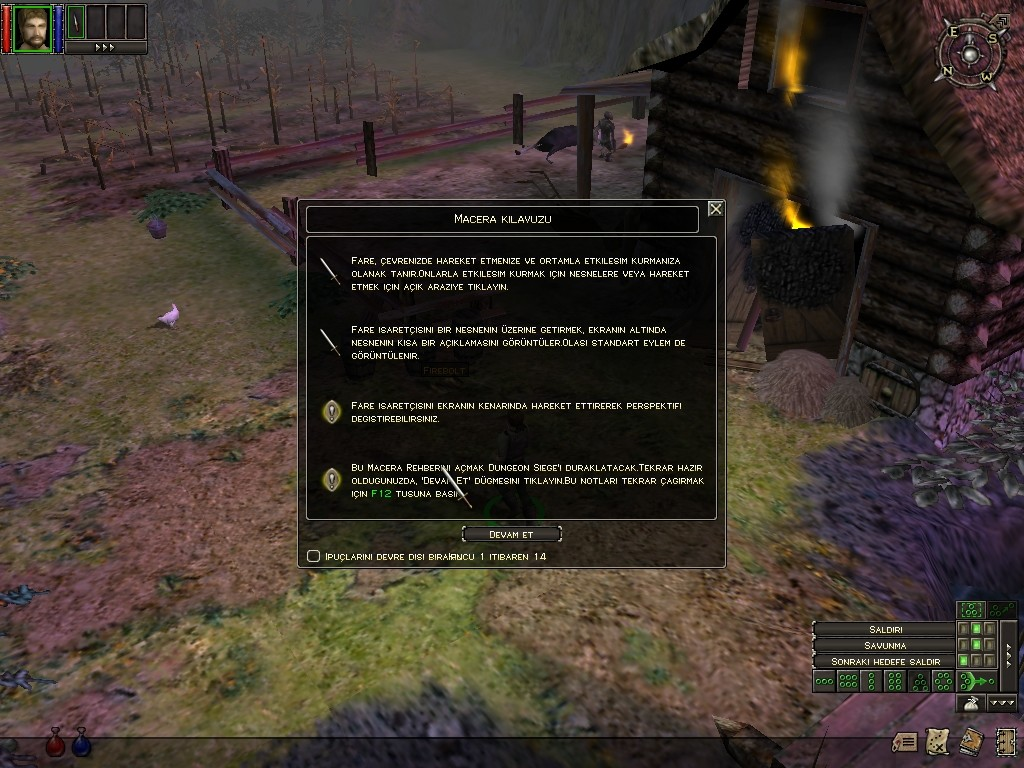This screenshot has height=768, width=1024.
Task: Open the brown journal book
Action: tap(970, 741)
